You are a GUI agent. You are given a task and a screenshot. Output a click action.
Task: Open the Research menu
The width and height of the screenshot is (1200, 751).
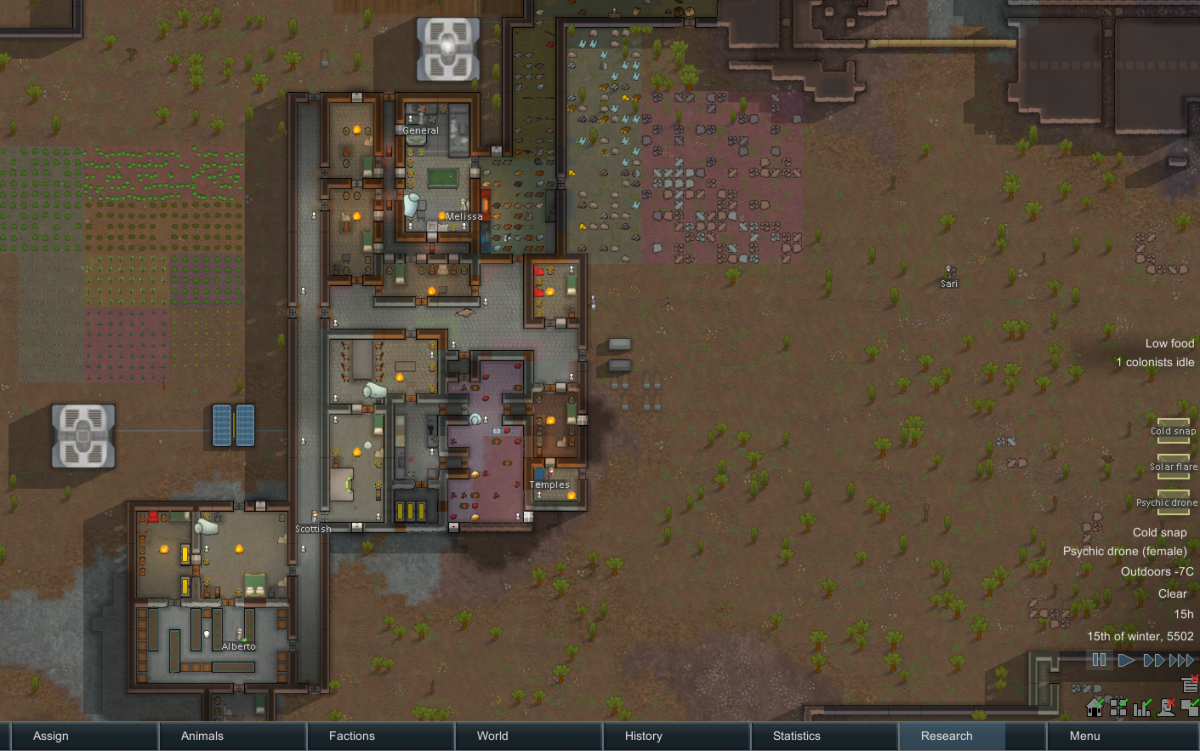[946, 736]
